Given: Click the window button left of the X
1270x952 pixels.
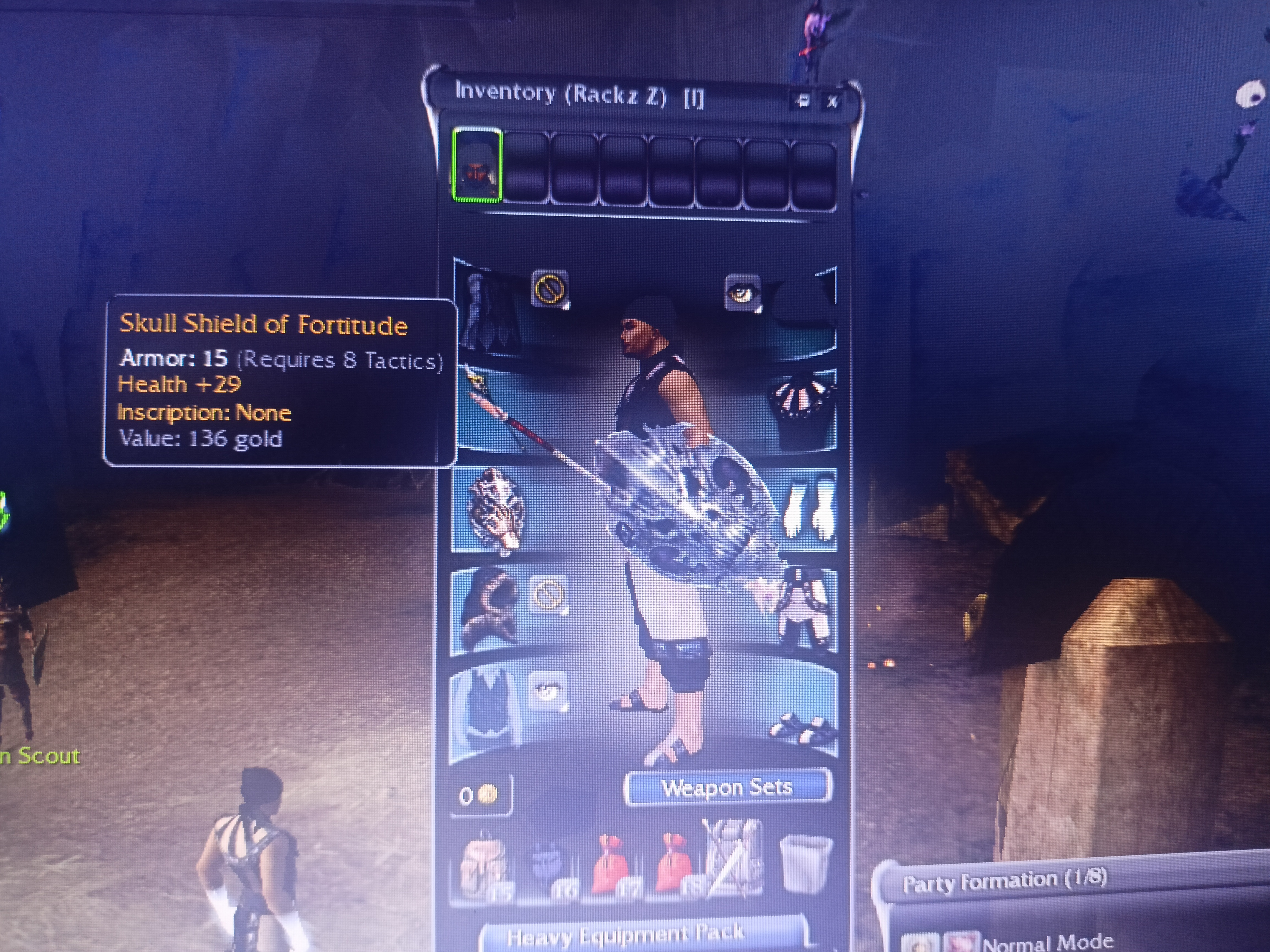Looking at the screenshot, I should [802, 101].
